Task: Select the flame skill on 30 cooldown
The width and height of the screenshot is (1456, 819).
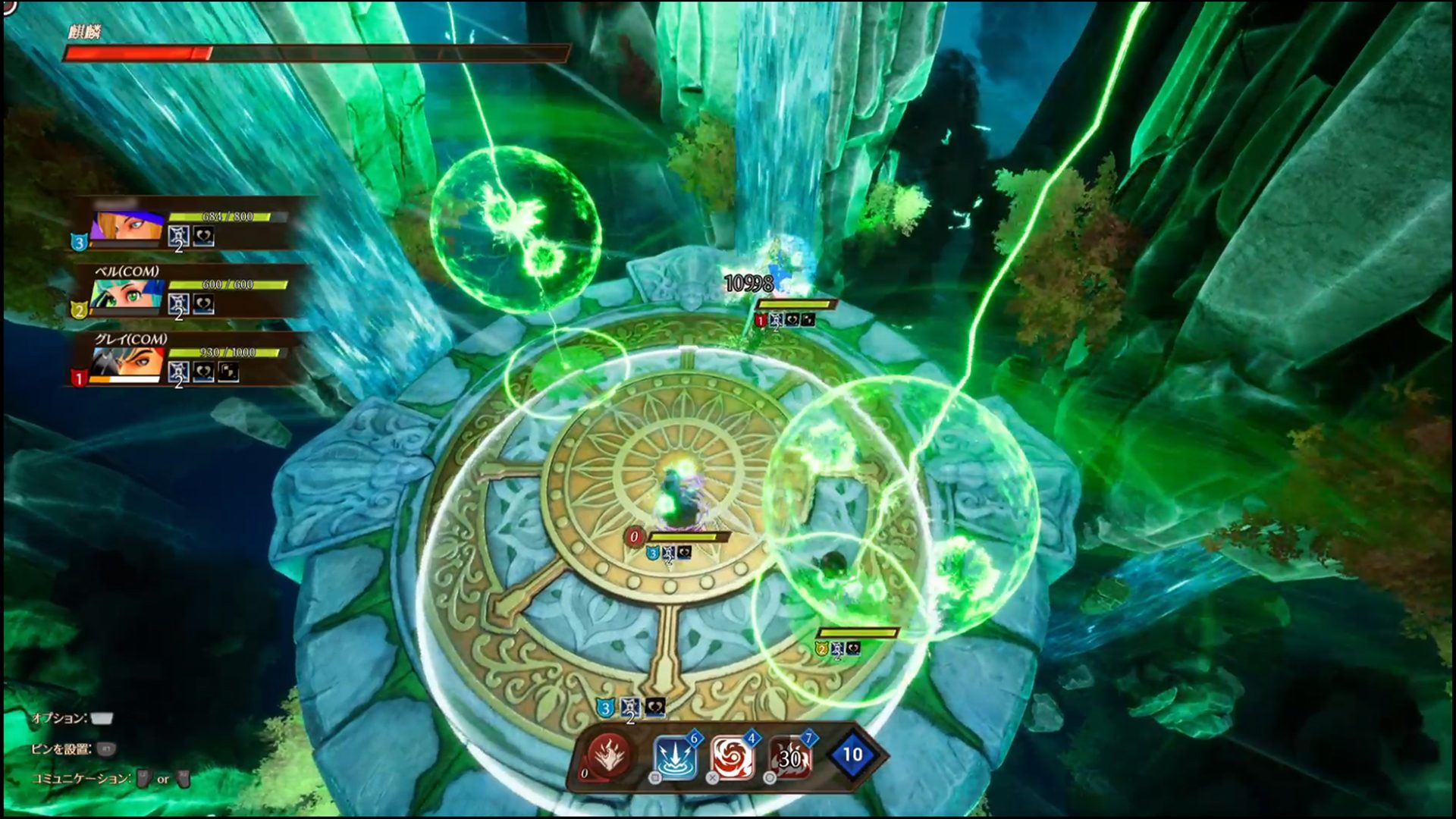Action: (790, 757)
